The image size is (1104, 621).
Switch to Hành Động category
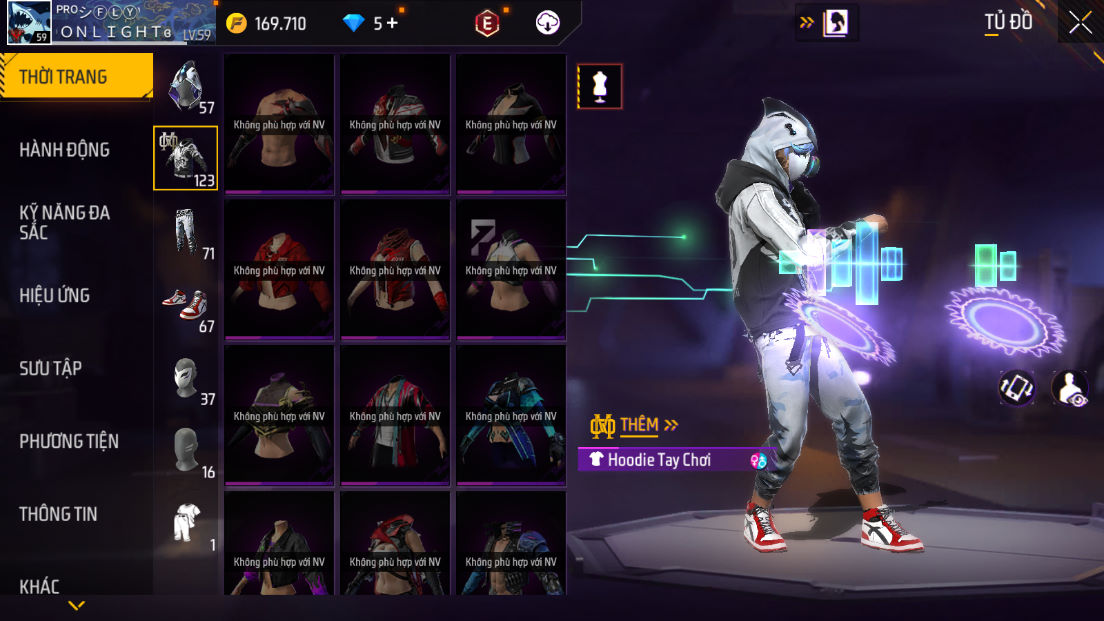(65, 150)
